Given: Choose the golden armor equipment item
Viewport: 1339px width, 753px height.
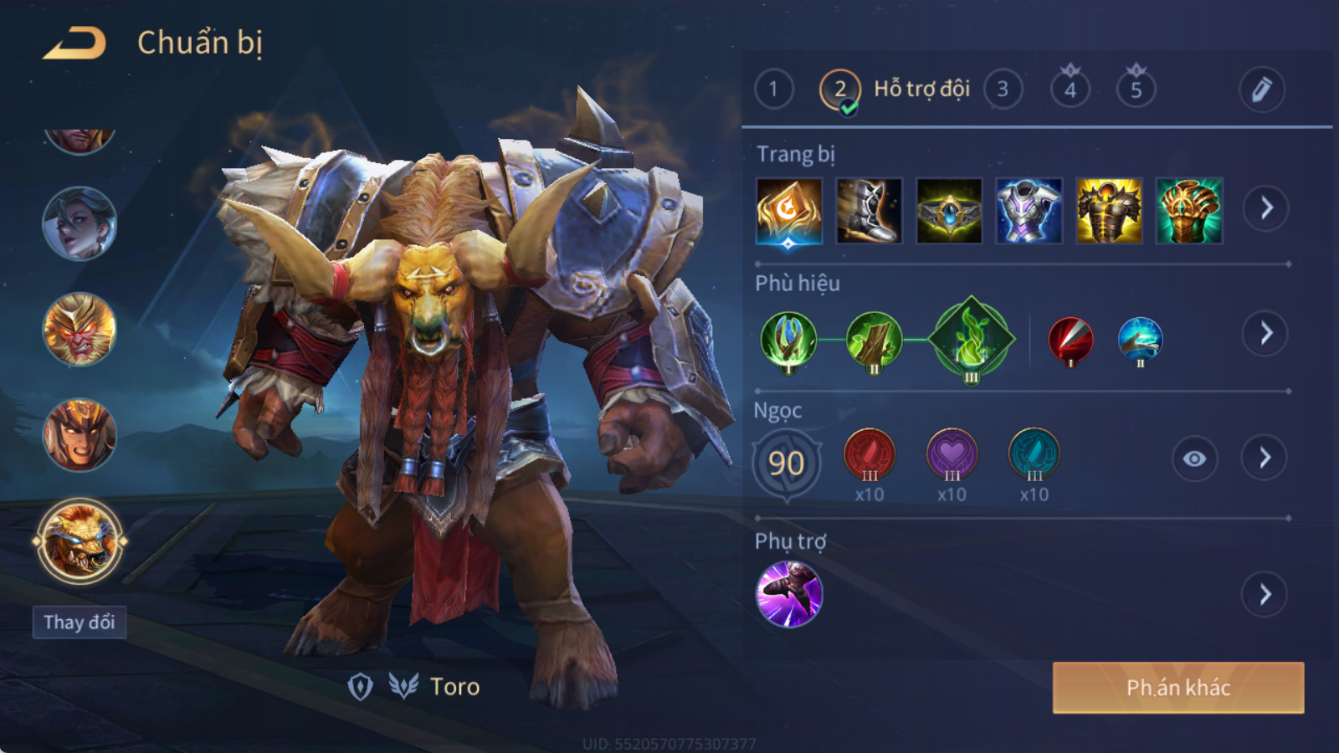Looking at the screenshot, I should coord(1108,211).
